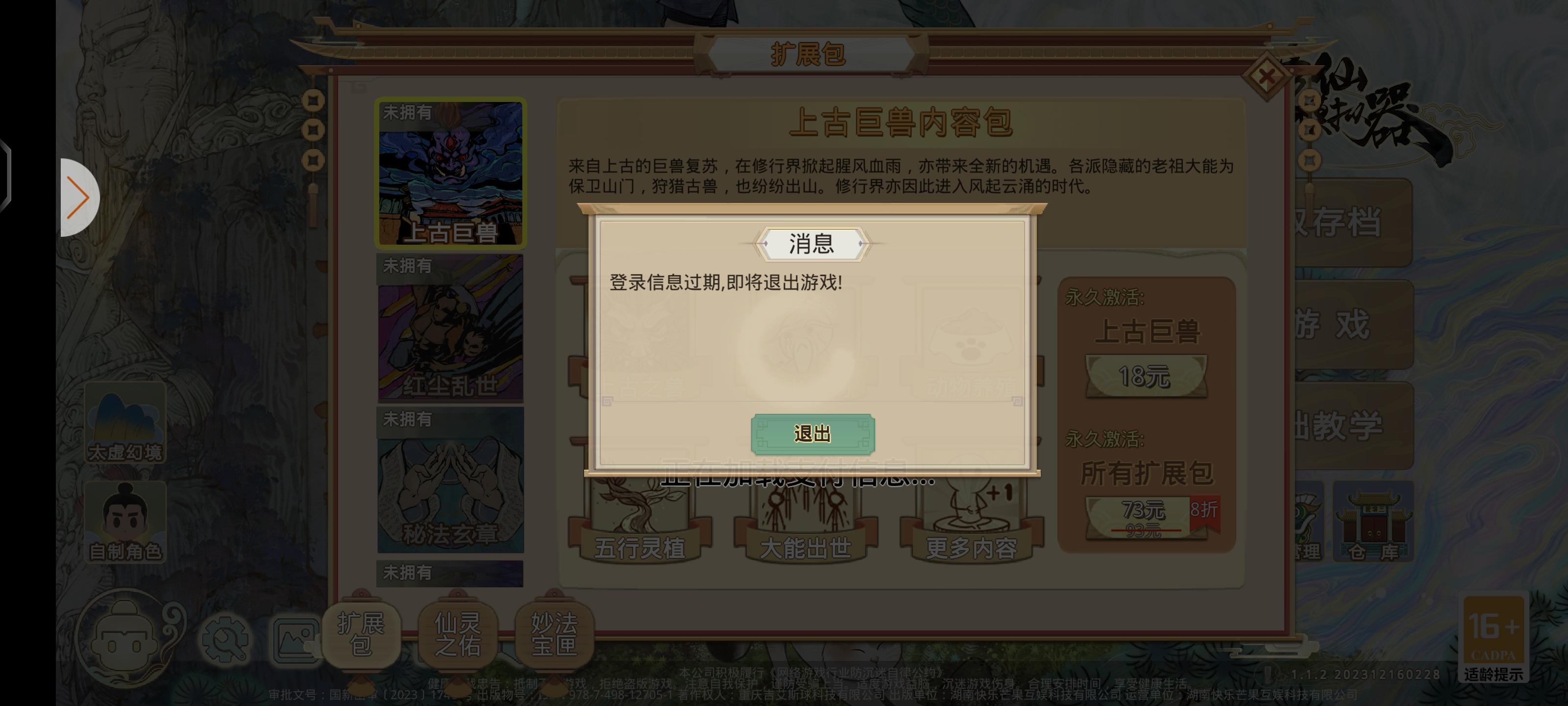This screenshot has height=706, width=1568.
Task: Click 退出 in the message dialog
Action: coord(814,434)
